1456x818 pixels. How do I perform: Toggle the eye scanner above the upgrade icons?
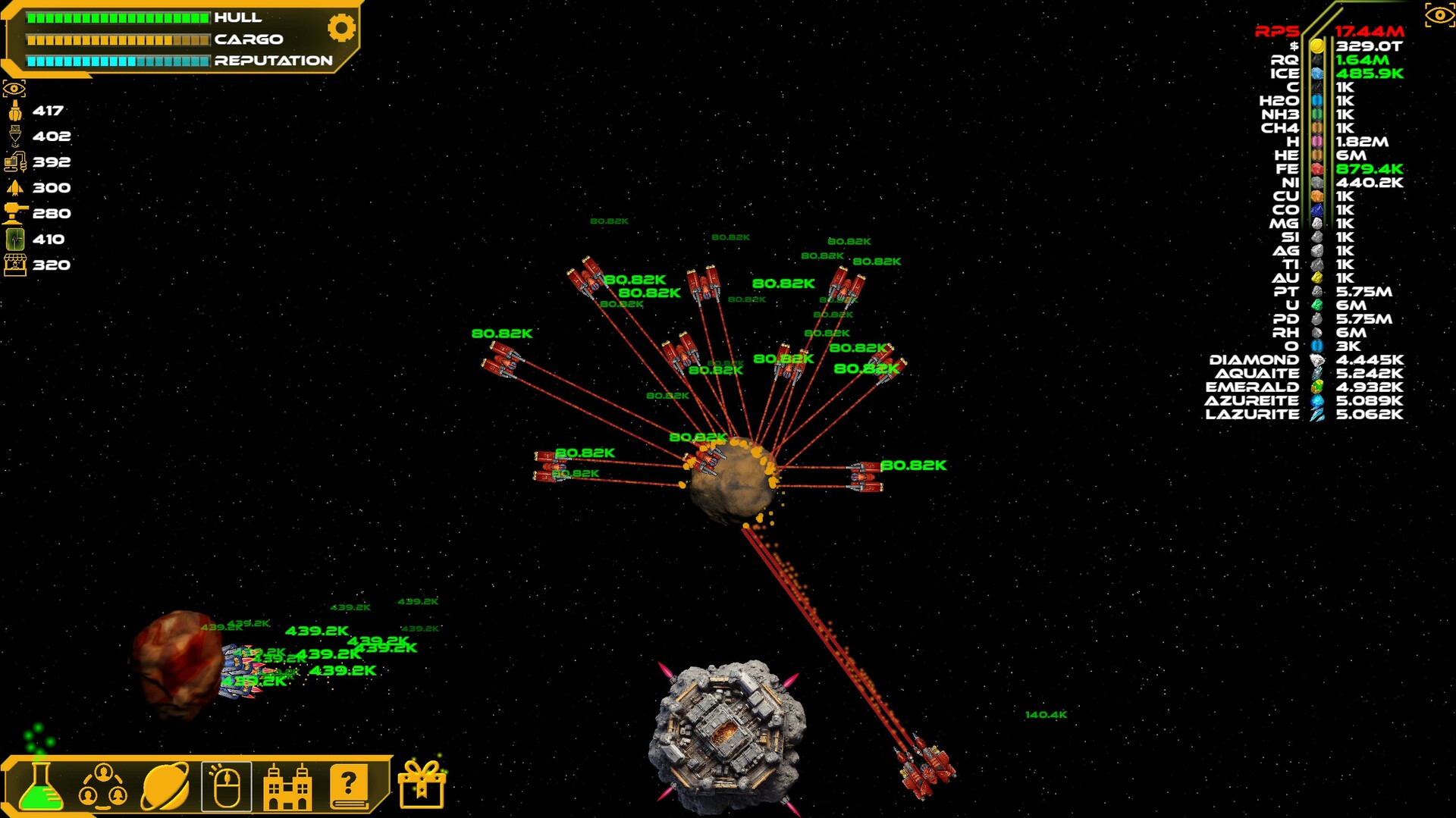click(14, 87)
